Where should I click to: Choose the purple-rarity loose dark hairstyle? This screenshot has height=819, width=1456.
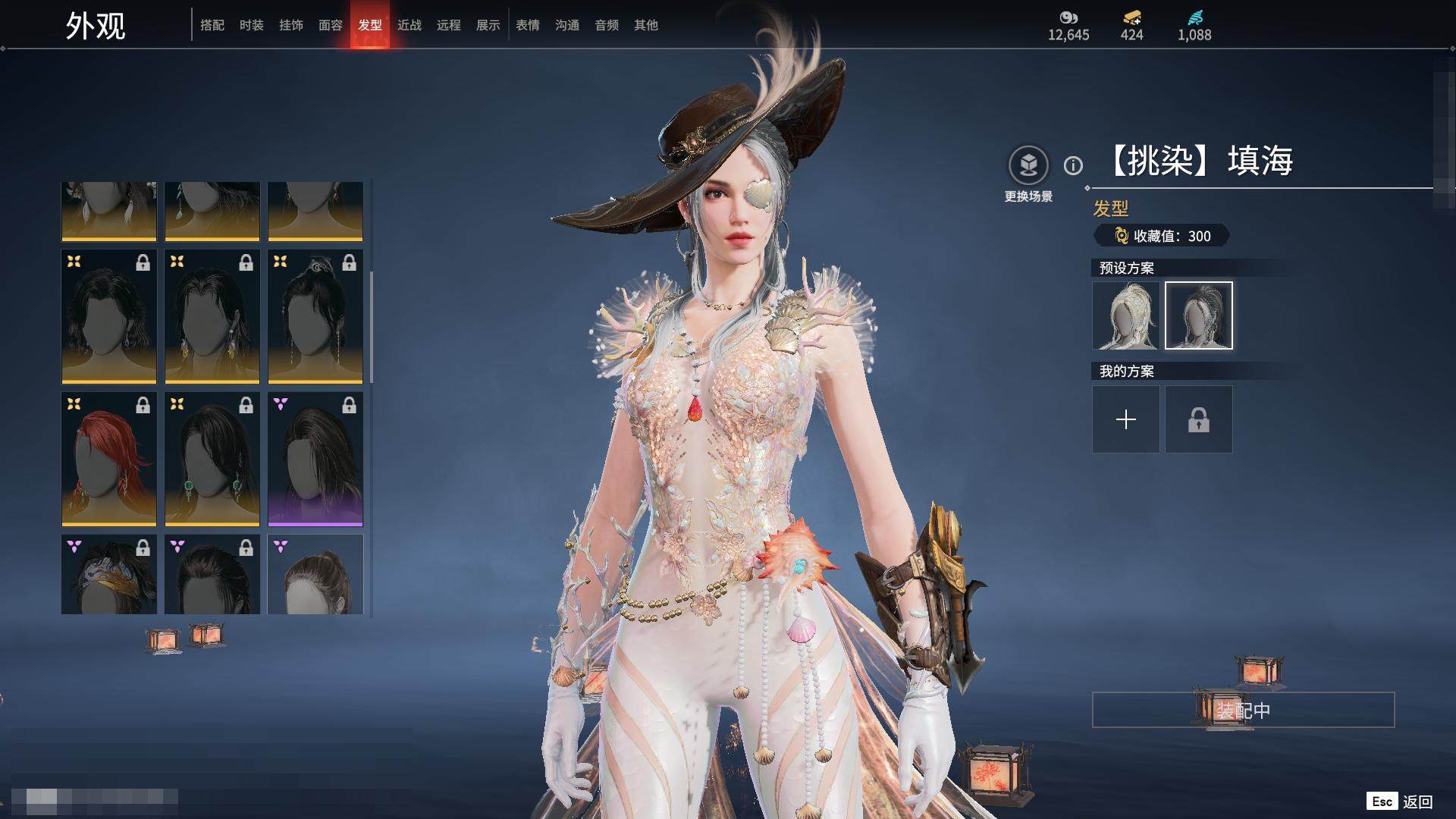coord(315,459)
